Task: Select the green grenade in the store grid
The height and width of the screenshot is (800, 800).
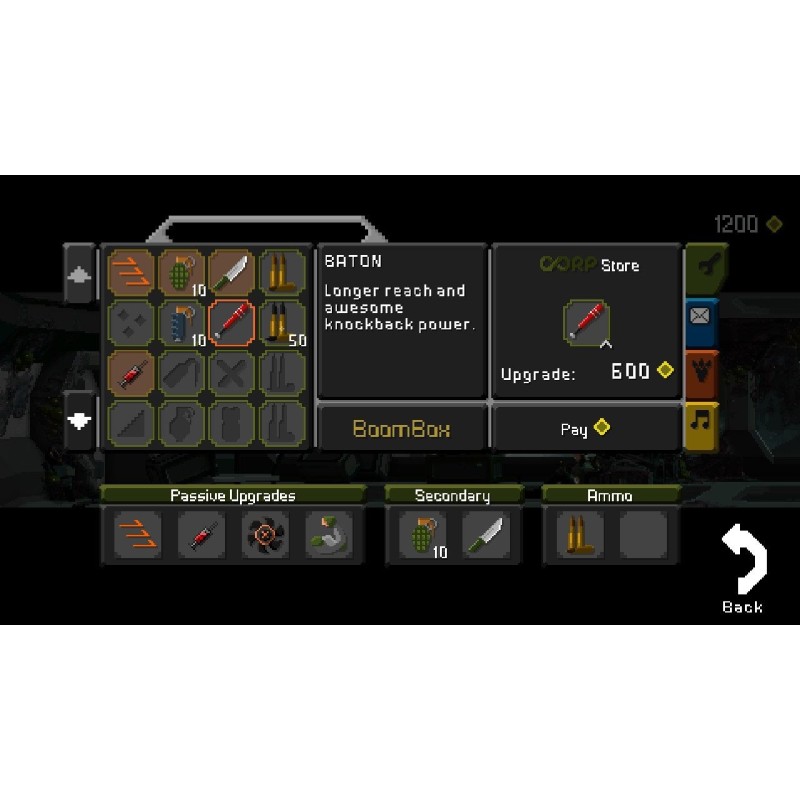Action: coord(181,272)
